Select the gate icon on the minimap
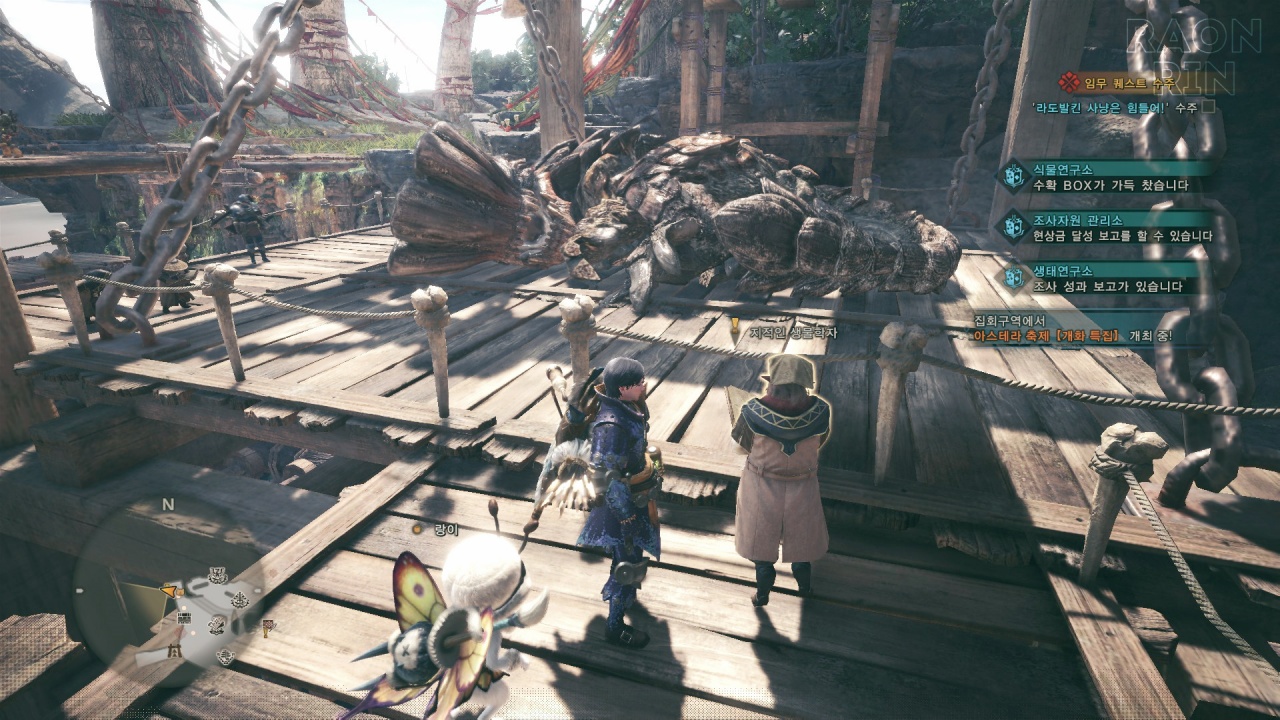This screenshot has width=1280, height=720. (x=174, y=650)
